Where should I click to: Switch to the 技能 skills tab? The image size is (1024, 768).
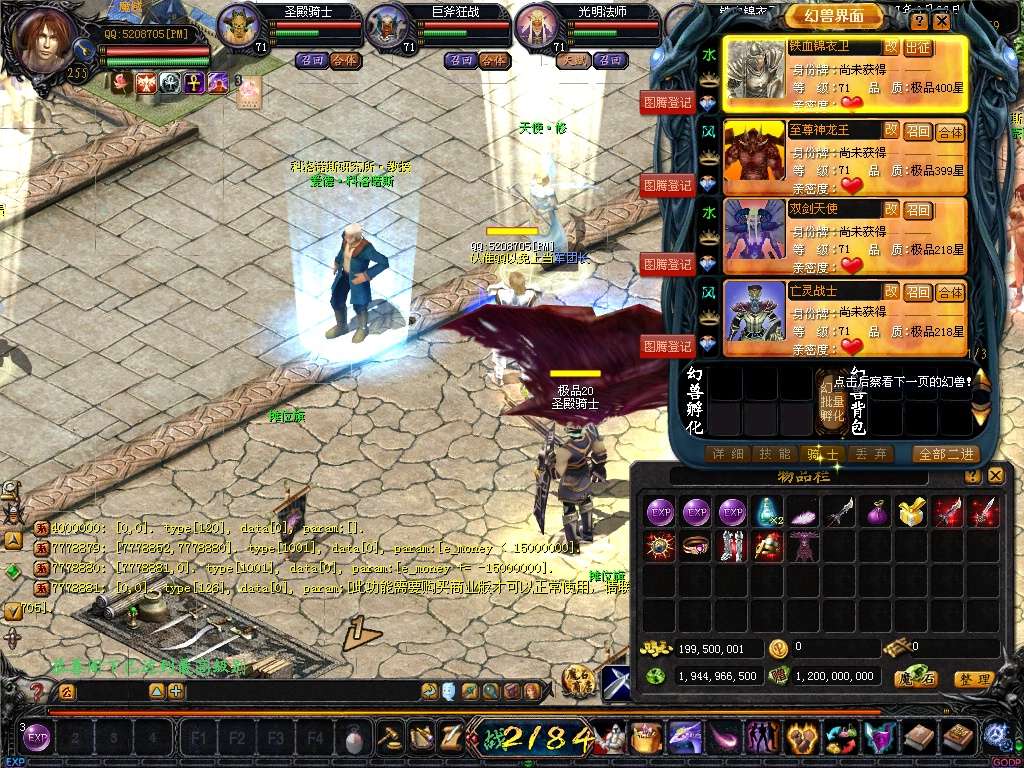pyautogui.click(x=776, y=454)
